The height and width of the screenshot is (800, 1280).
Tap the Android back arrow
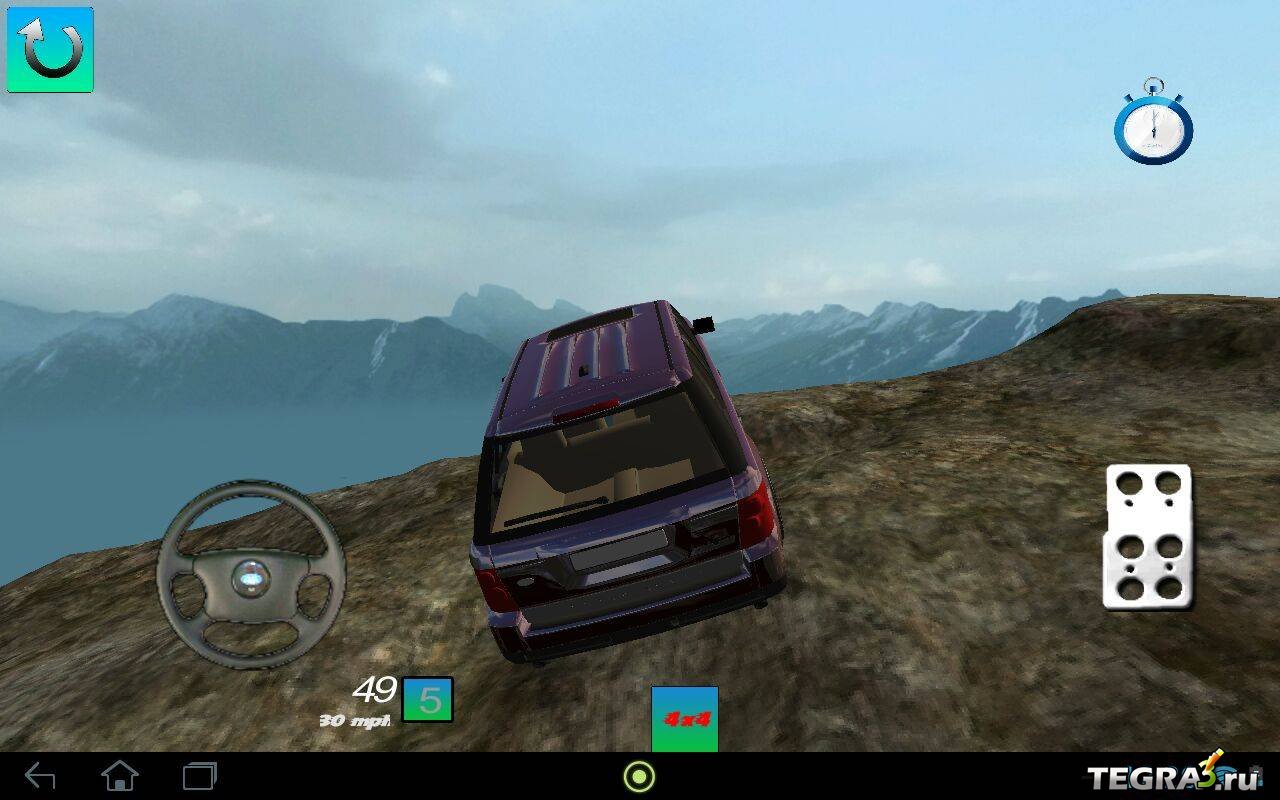pos(40,776)
